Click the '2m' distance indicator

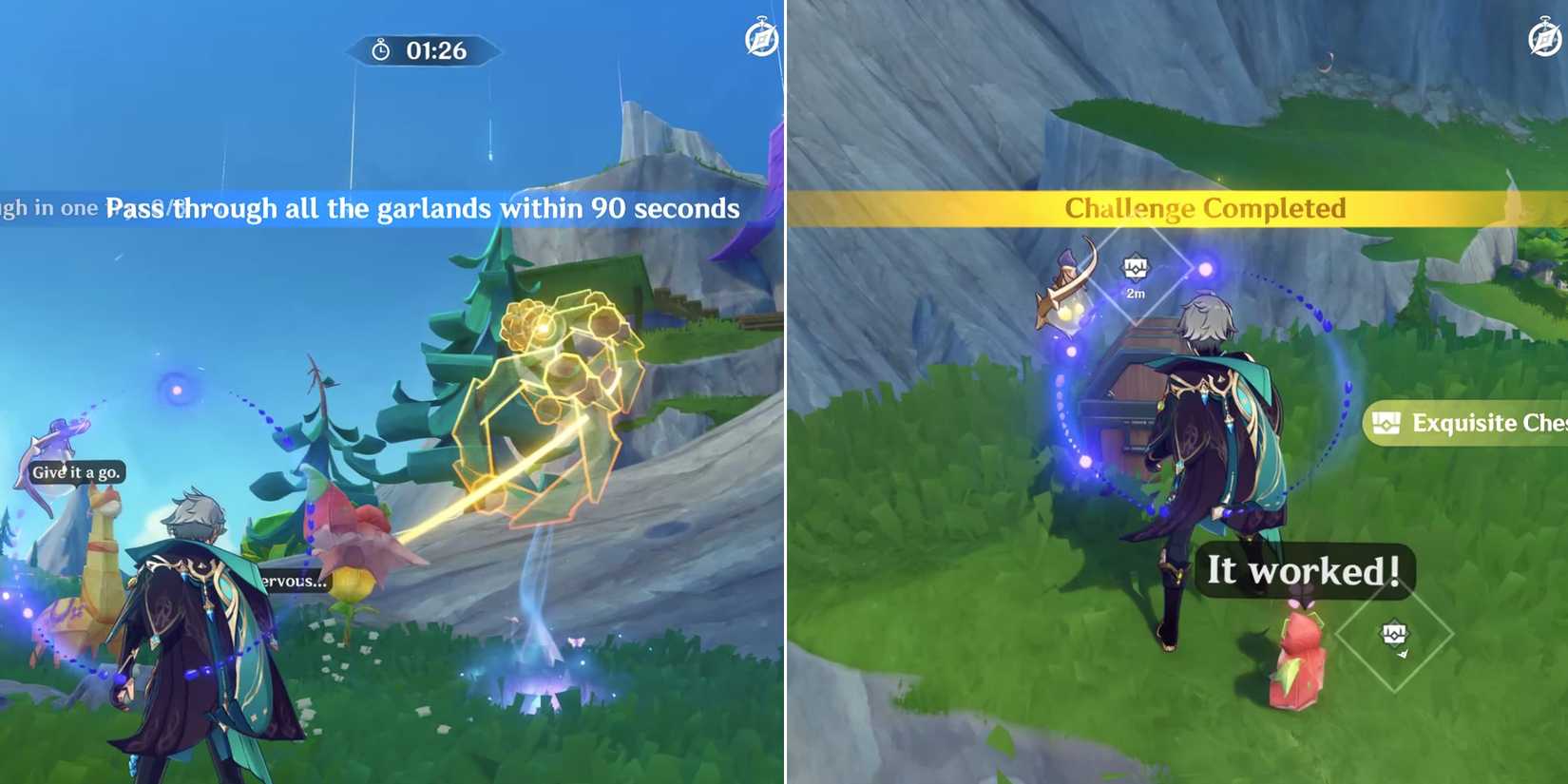click(1135, 294)
